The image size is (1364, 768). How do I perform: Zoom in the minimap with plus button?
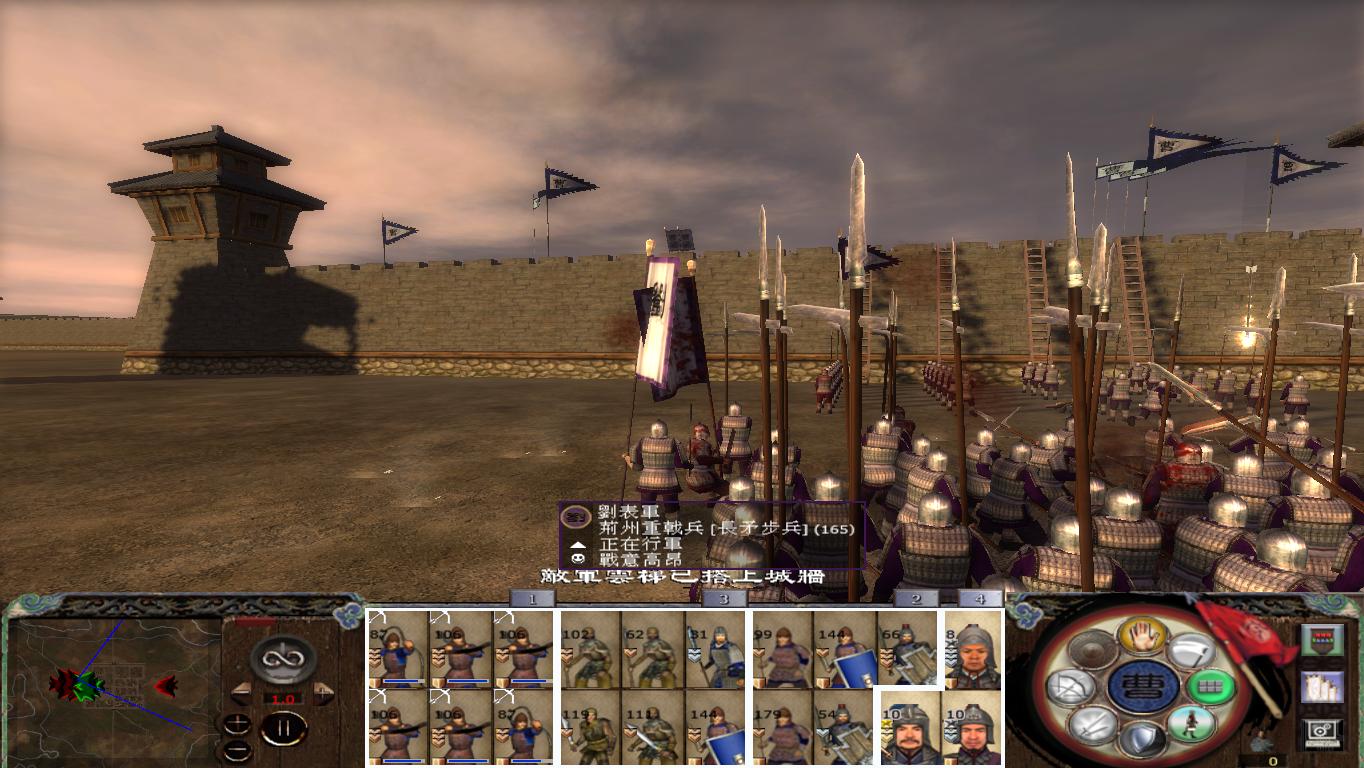[238, 722]
